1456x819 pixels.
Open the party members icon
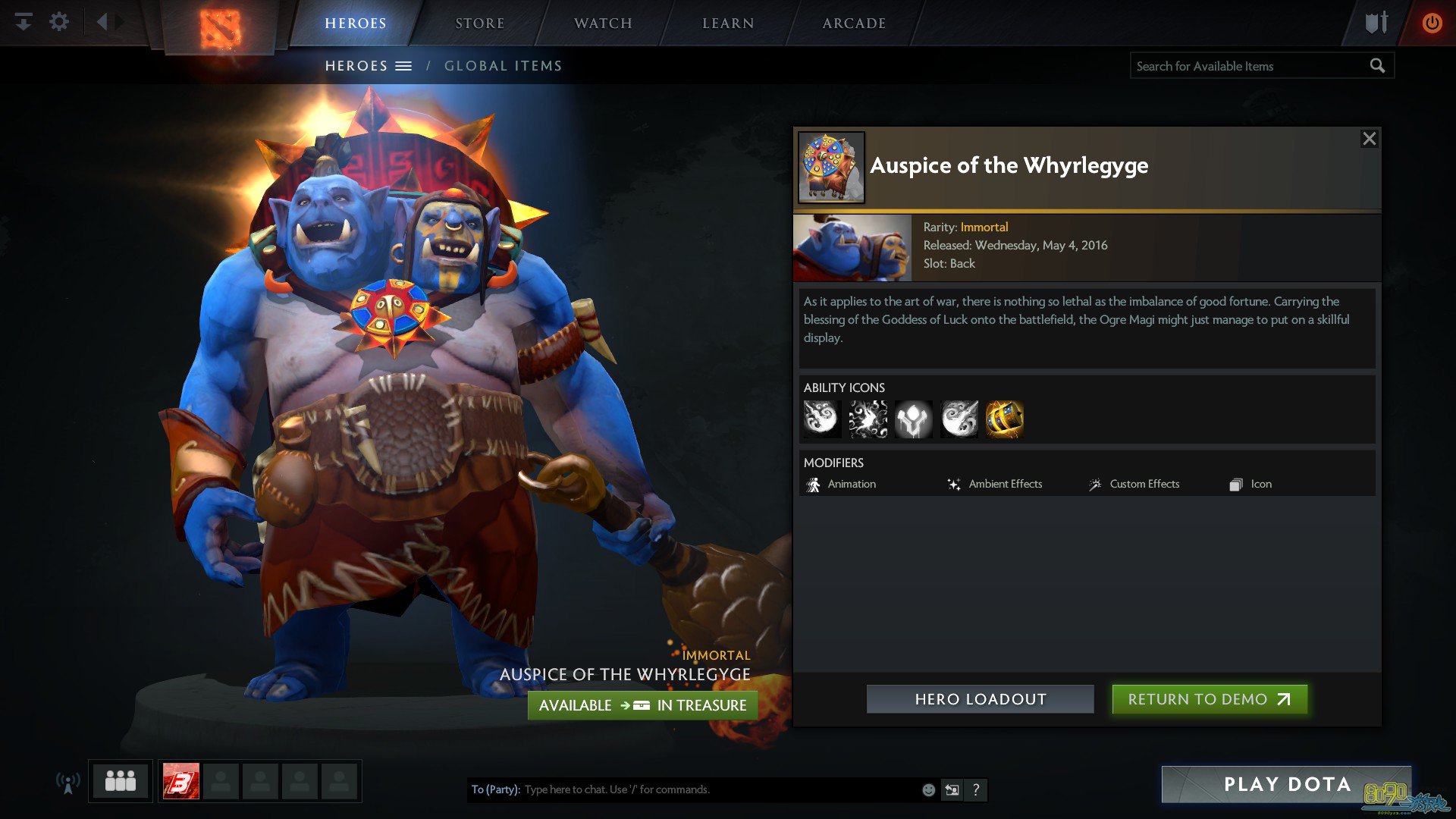pyautogui.click(x=121, y=781)
